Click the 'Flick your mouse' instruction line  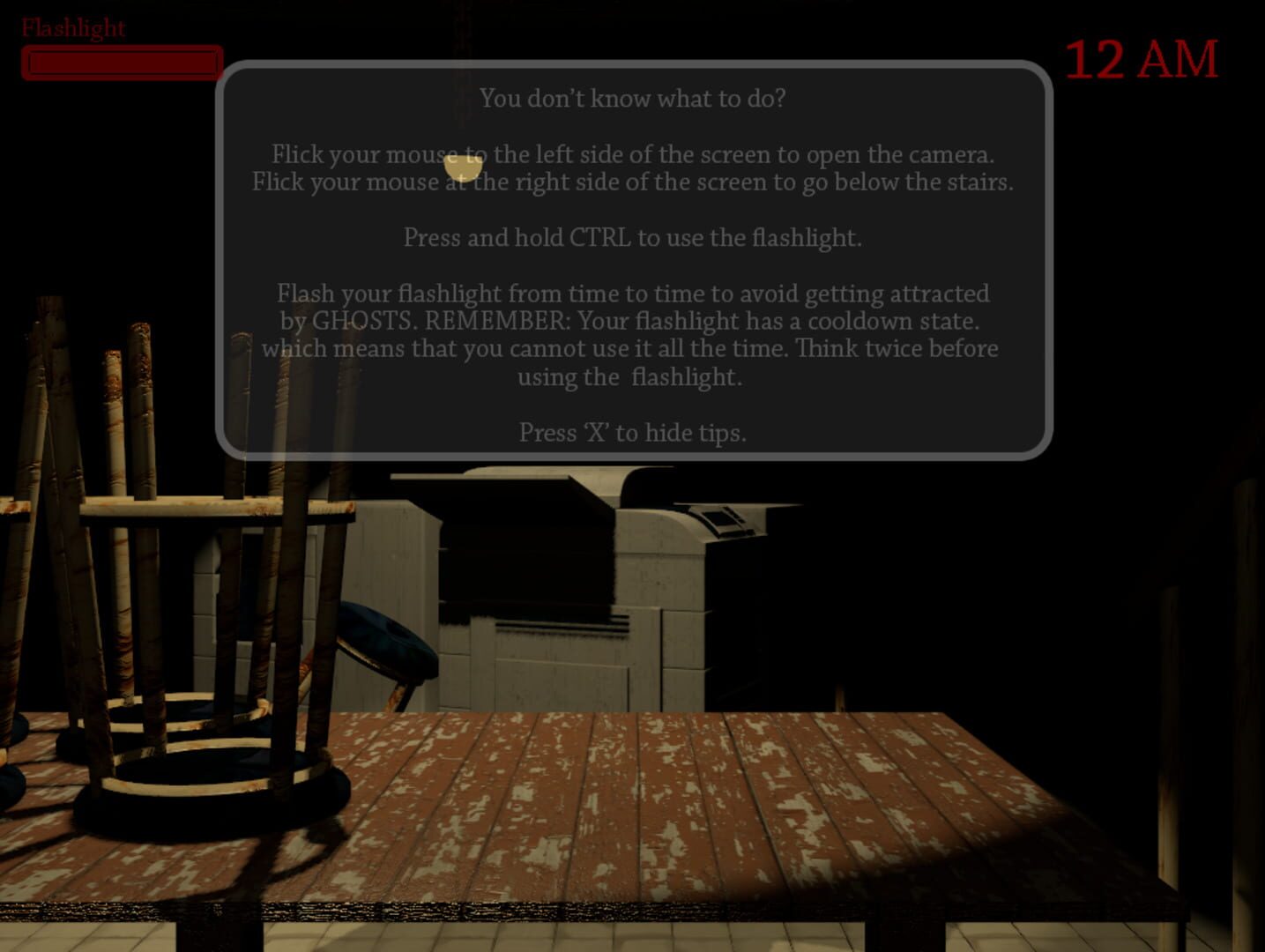click(x=633, y=155)
